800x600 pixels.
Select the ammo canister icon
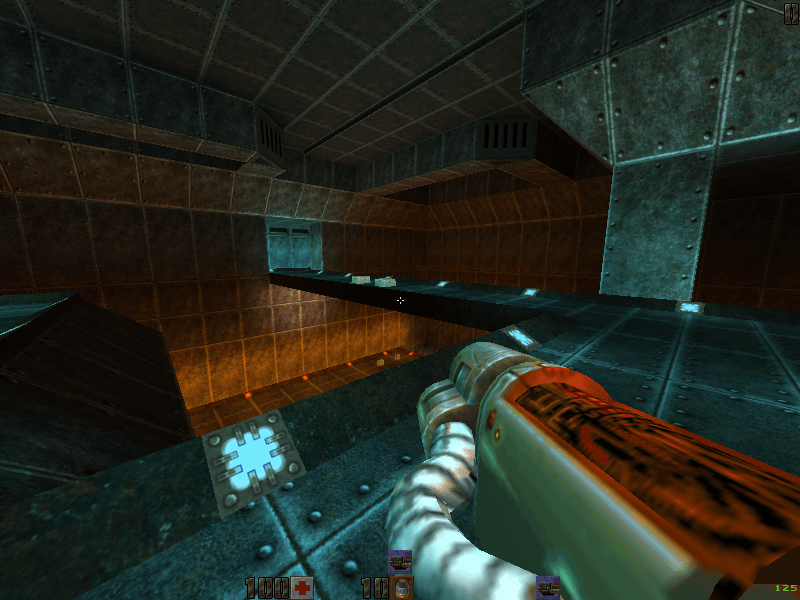click(401, 587)
